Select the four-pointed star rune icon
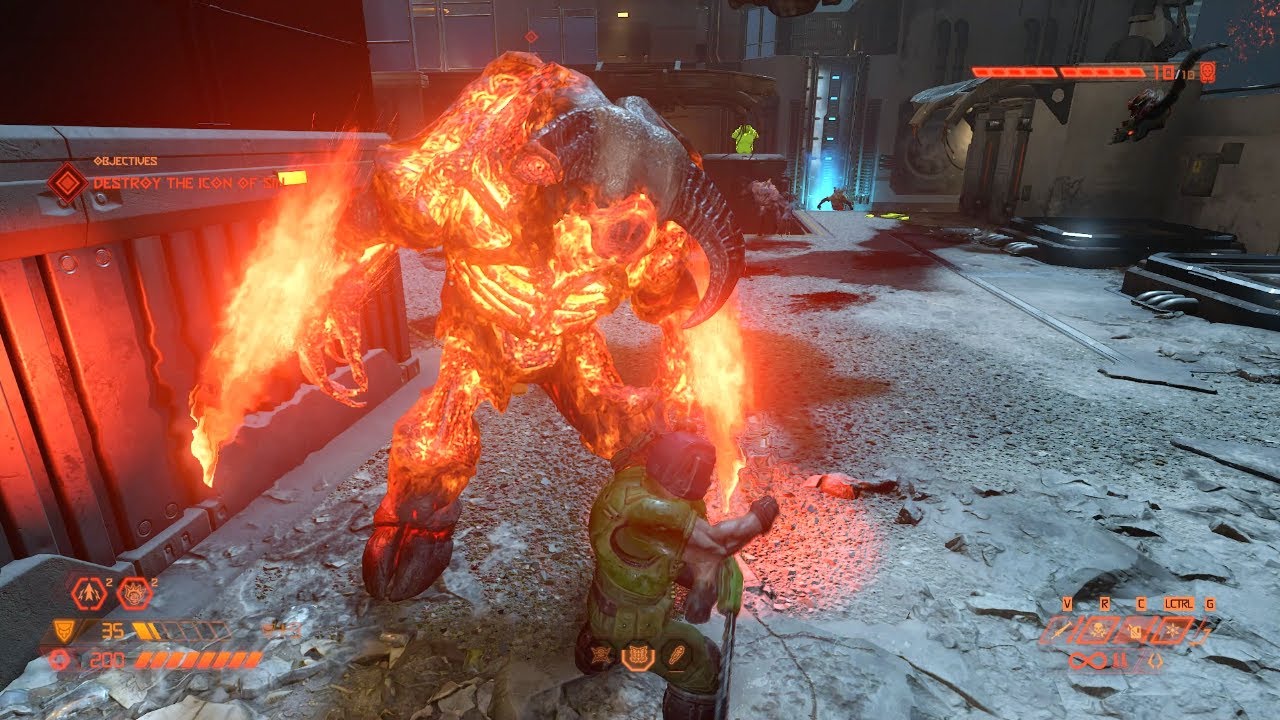 point(602,657)
